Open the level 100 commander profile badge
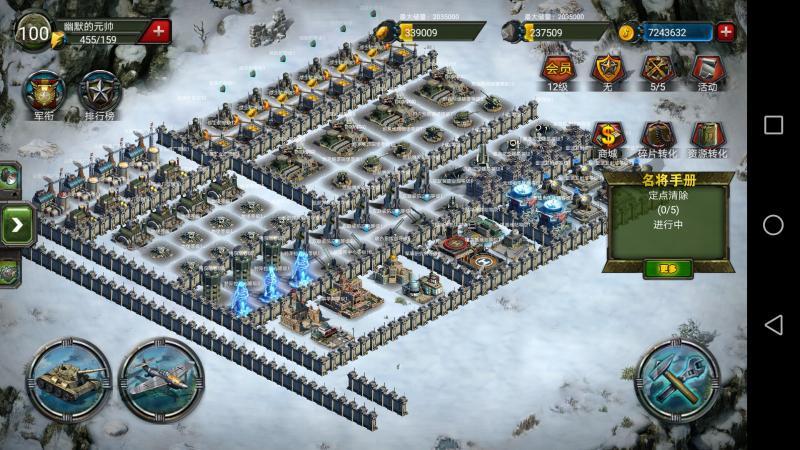This screenshot has width=800, height=450. click(x=34, y=32)
